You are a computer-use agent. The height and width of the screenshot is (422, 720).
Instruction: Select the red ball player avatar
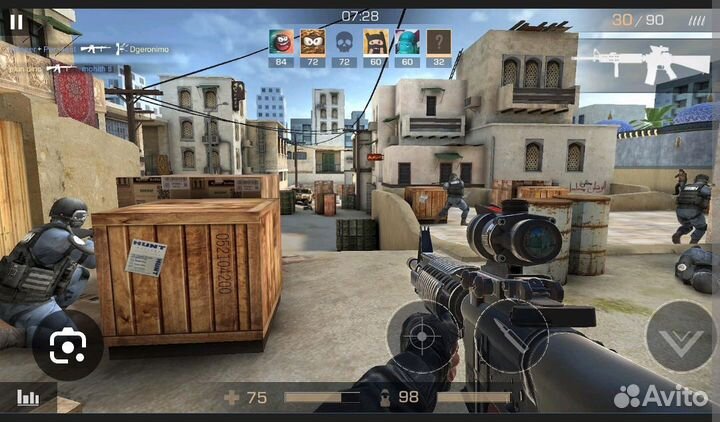click(281, 42)
